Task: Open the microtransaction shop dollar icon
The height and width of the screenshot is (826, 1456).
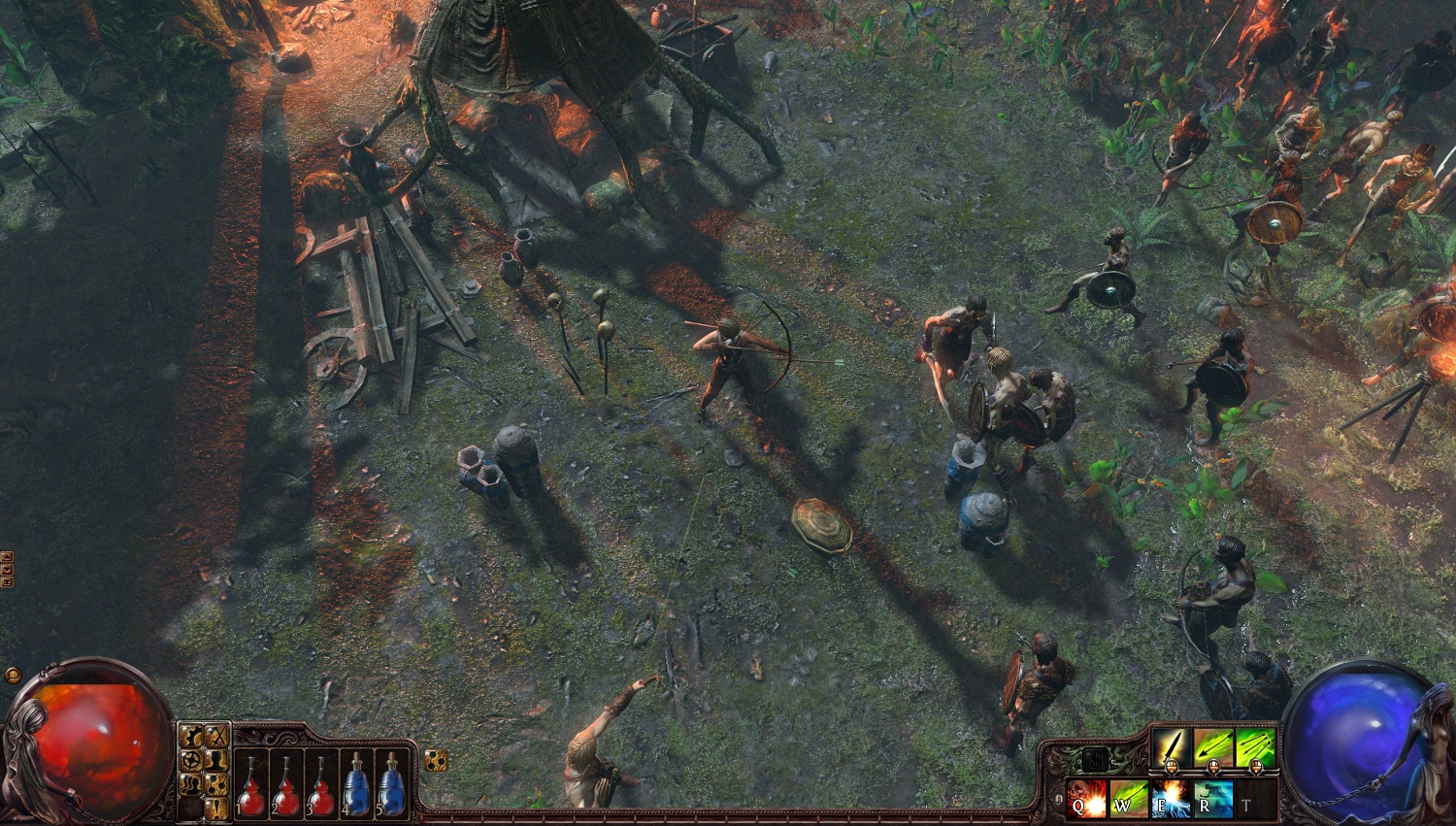Action: pyautogui.click(x=1096, y=758)
